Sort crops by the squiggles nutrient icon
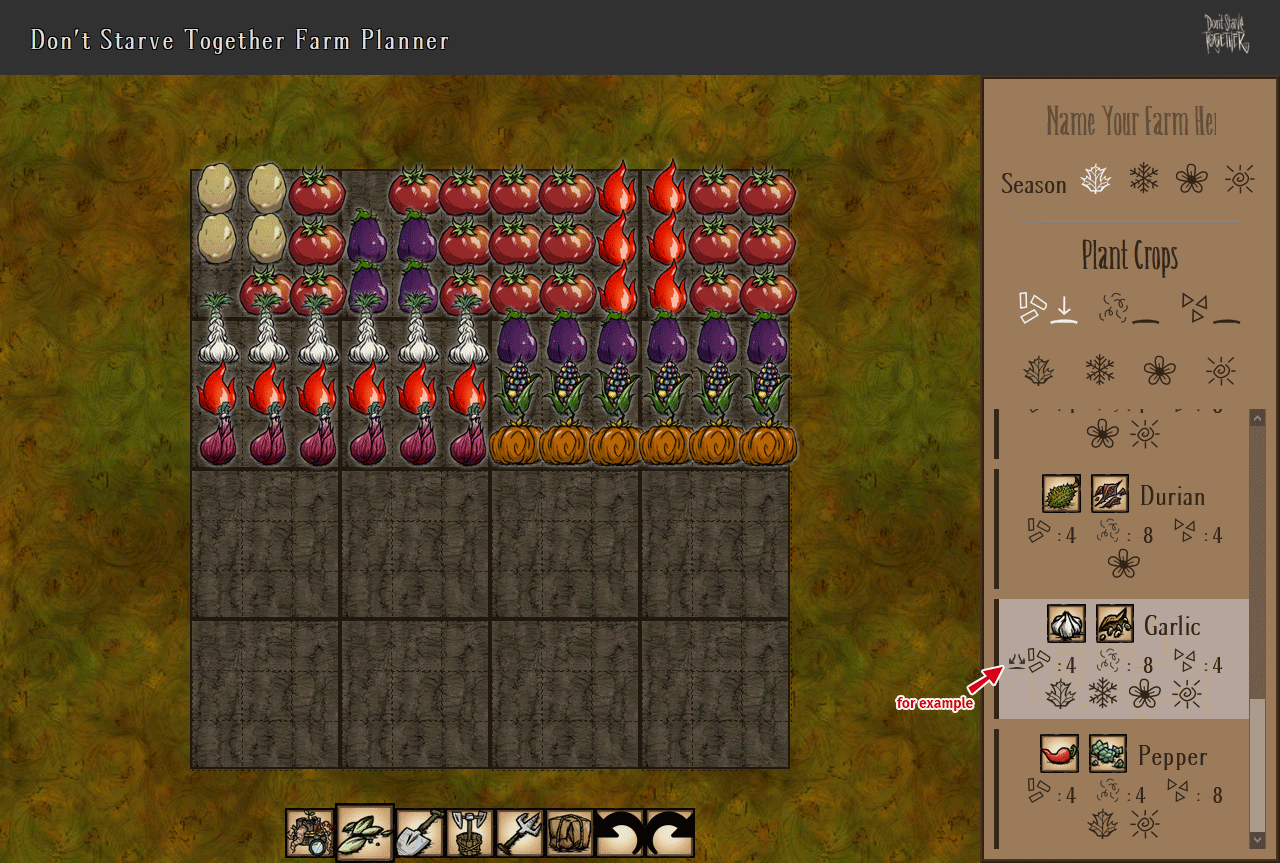 pos(1129,308)
